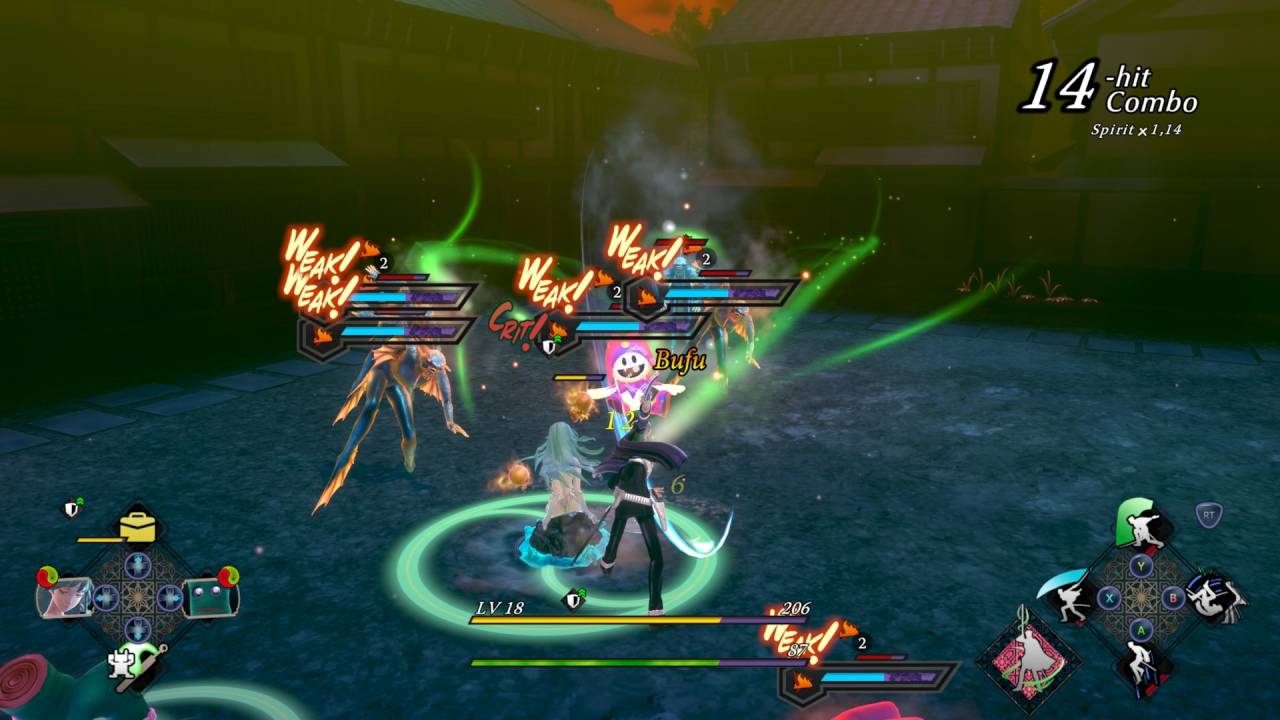Activate the downward thrust skill icon
Viewport: 1280px width, 720px height.
click(x=1141, y=667)
